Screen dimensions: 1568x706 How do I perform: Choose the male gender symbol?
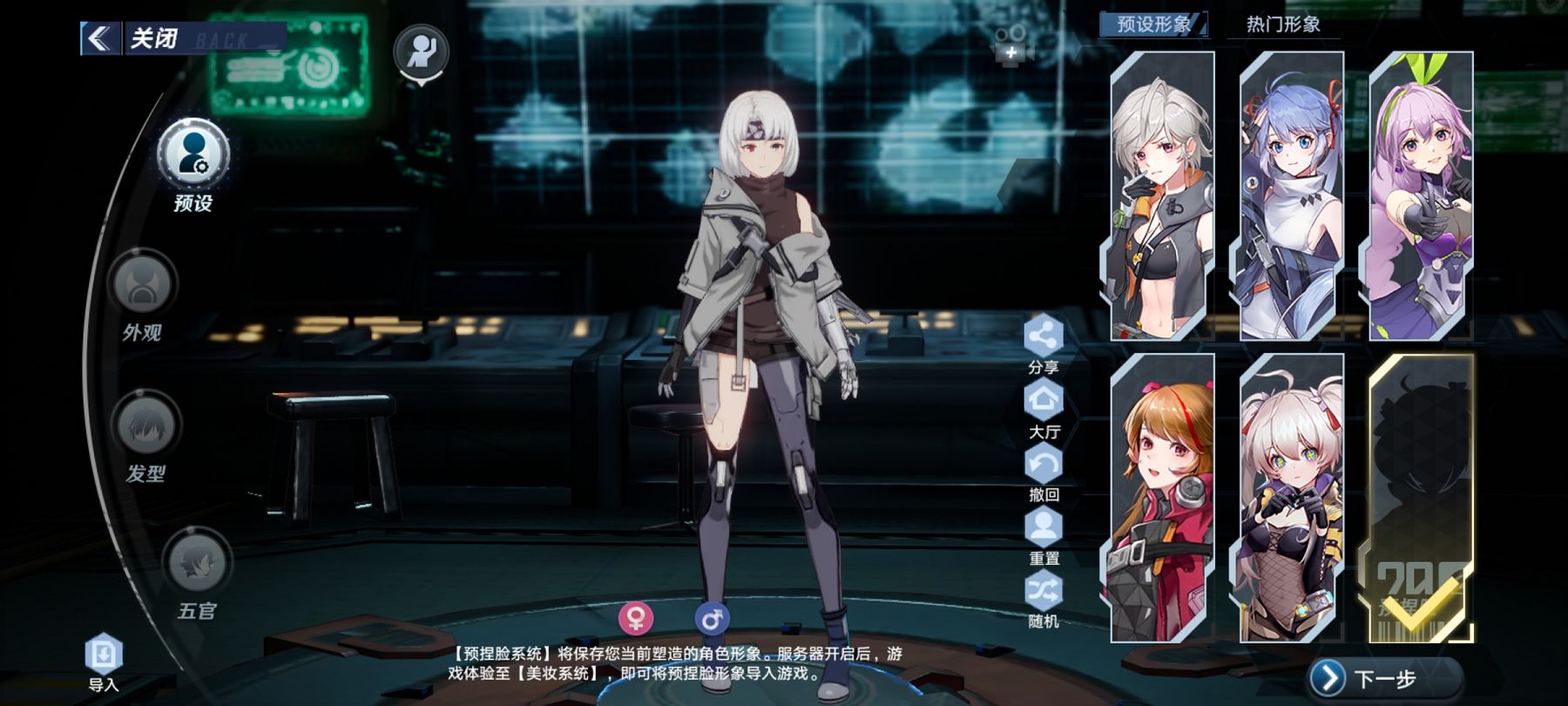(712, 619)
